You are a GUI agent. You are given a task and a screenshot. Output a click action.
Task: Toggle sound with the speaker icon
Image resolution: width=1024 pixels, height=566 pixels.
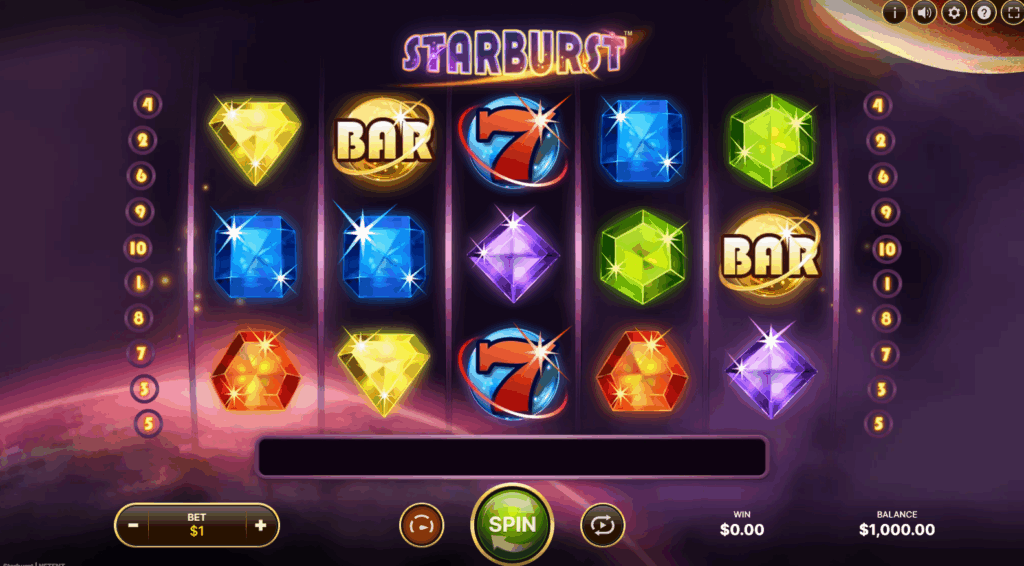[x=924, y=13]
